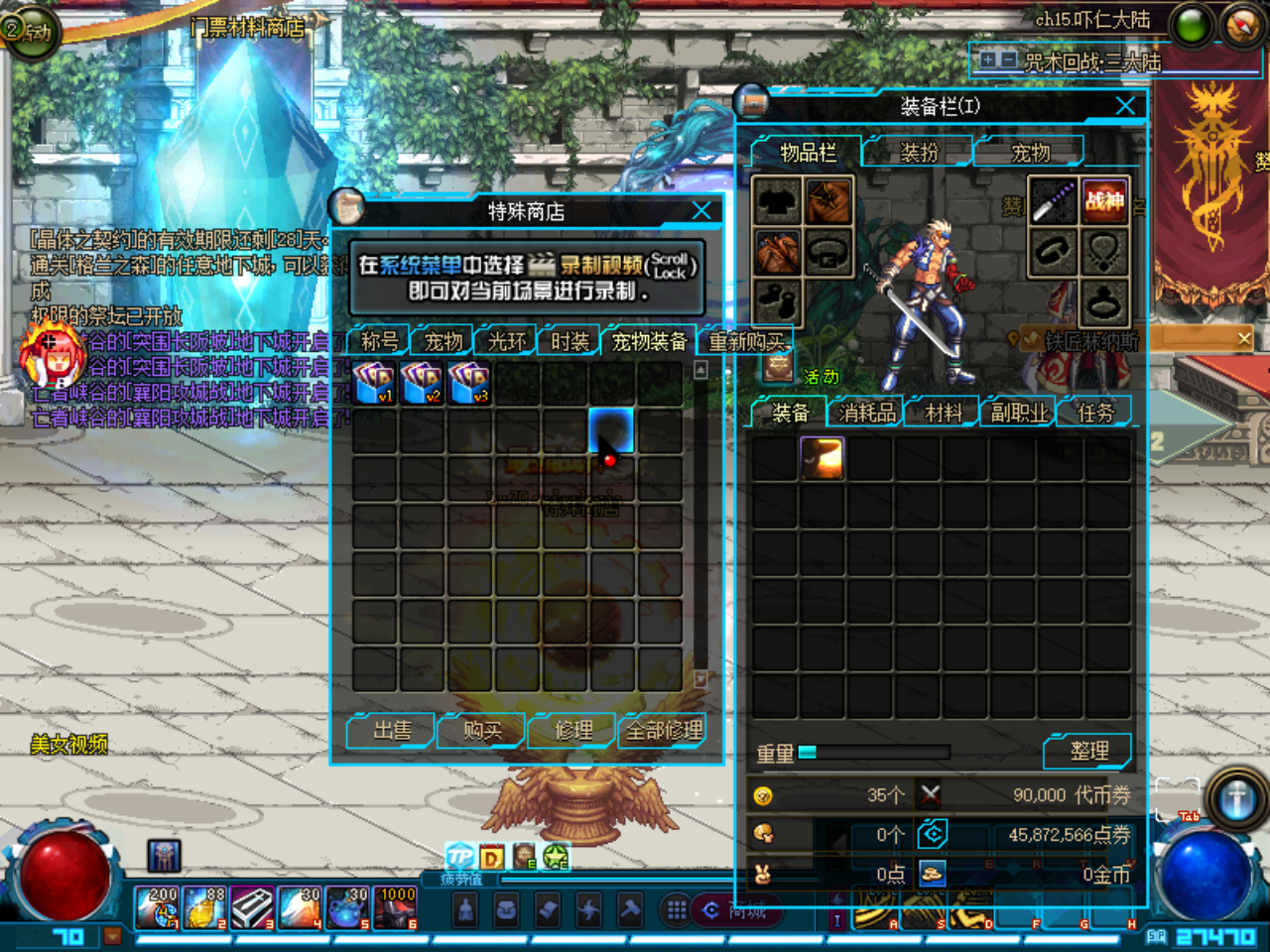
Task: Click the gold coin icon beside 90,000 代币券
Action: click(x=763, y=794)
